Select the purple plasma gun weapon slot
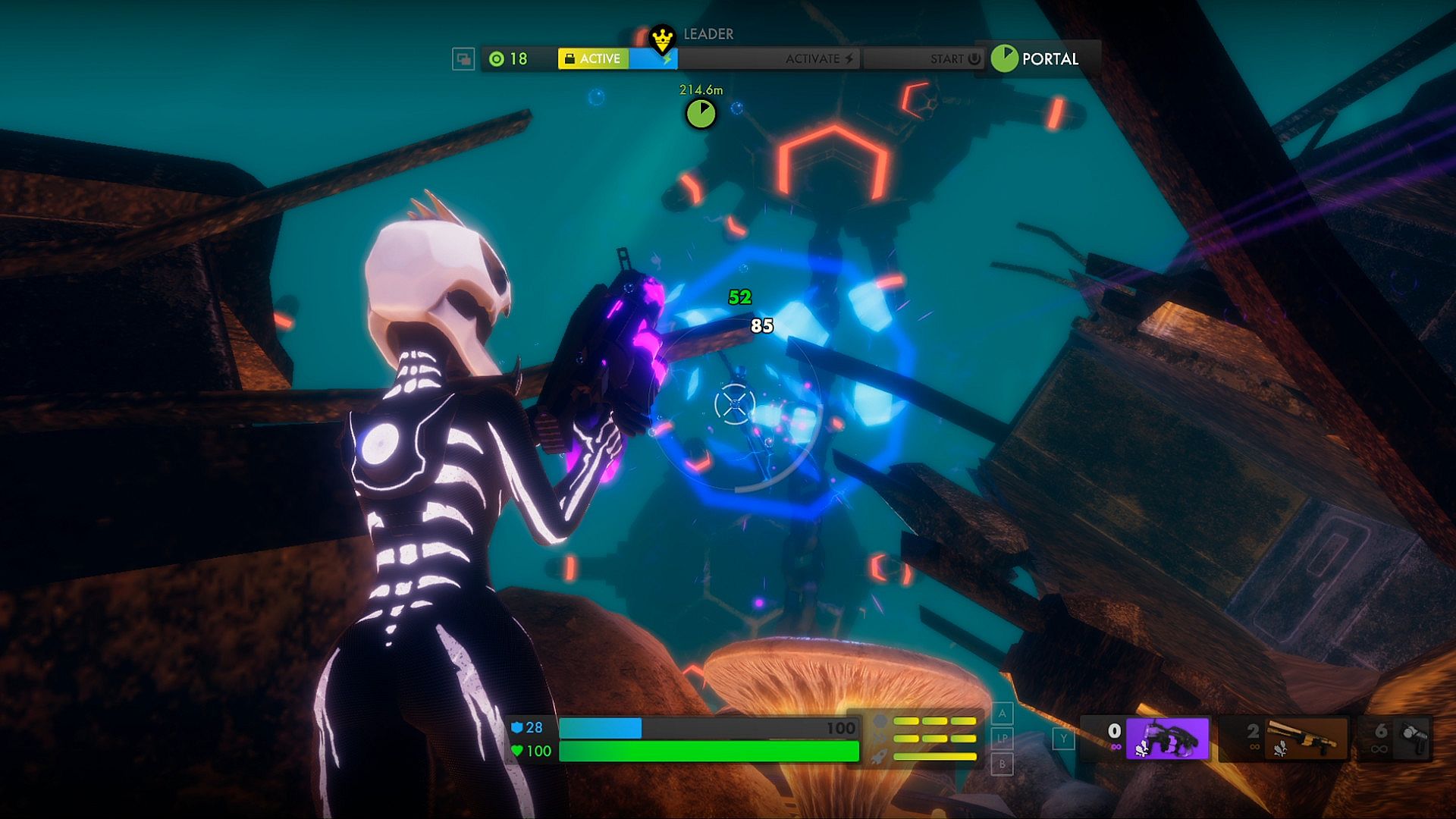Viewport: 1456px width, 819px height. pyautogui.click(x=1166, y=738)
